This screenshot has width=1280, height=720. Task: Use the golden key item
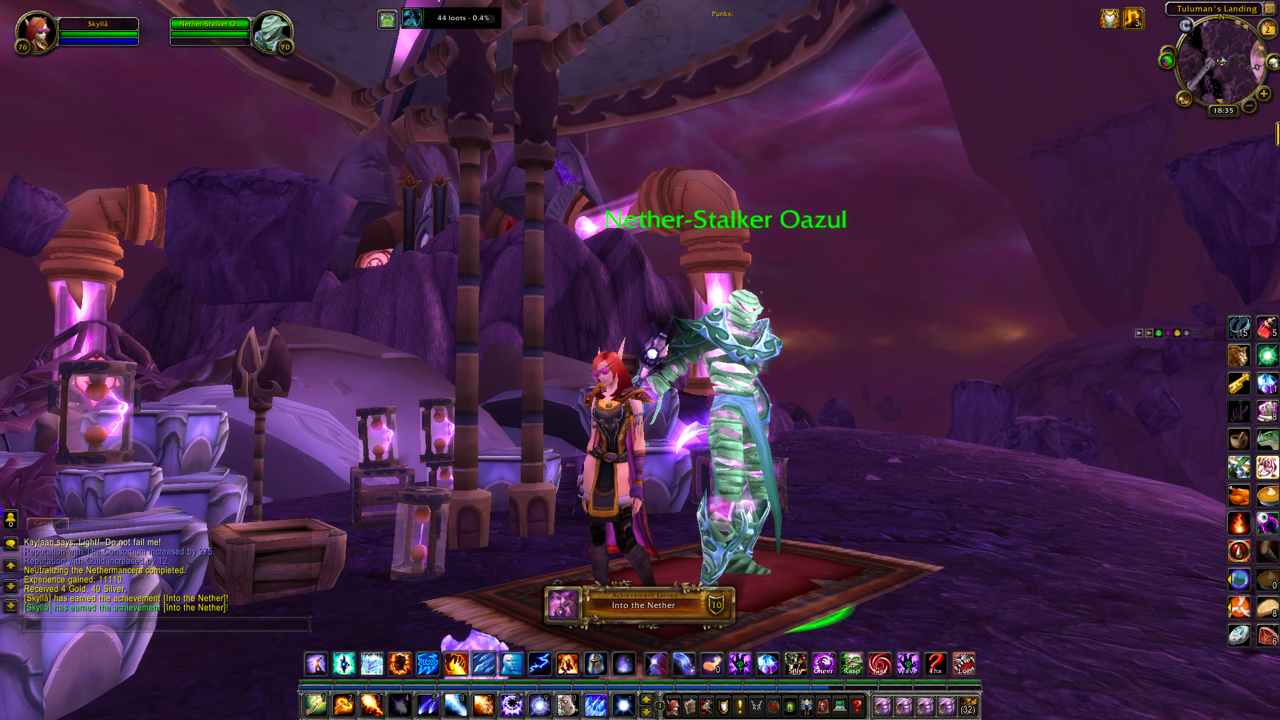1239,383
